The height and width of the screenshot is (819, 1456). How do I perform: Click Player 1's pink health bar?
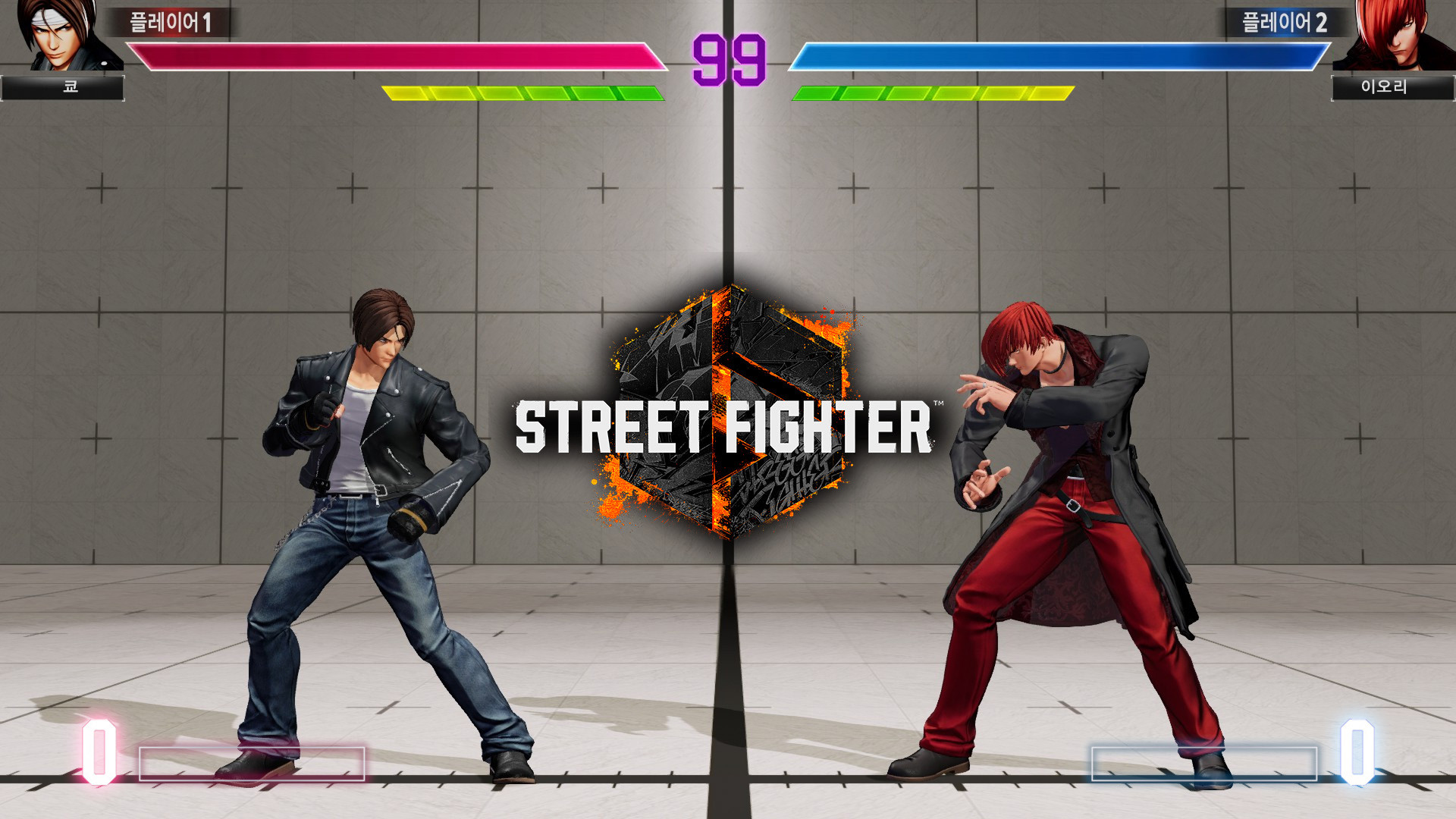pyautogui.click(x=394, y=53)
